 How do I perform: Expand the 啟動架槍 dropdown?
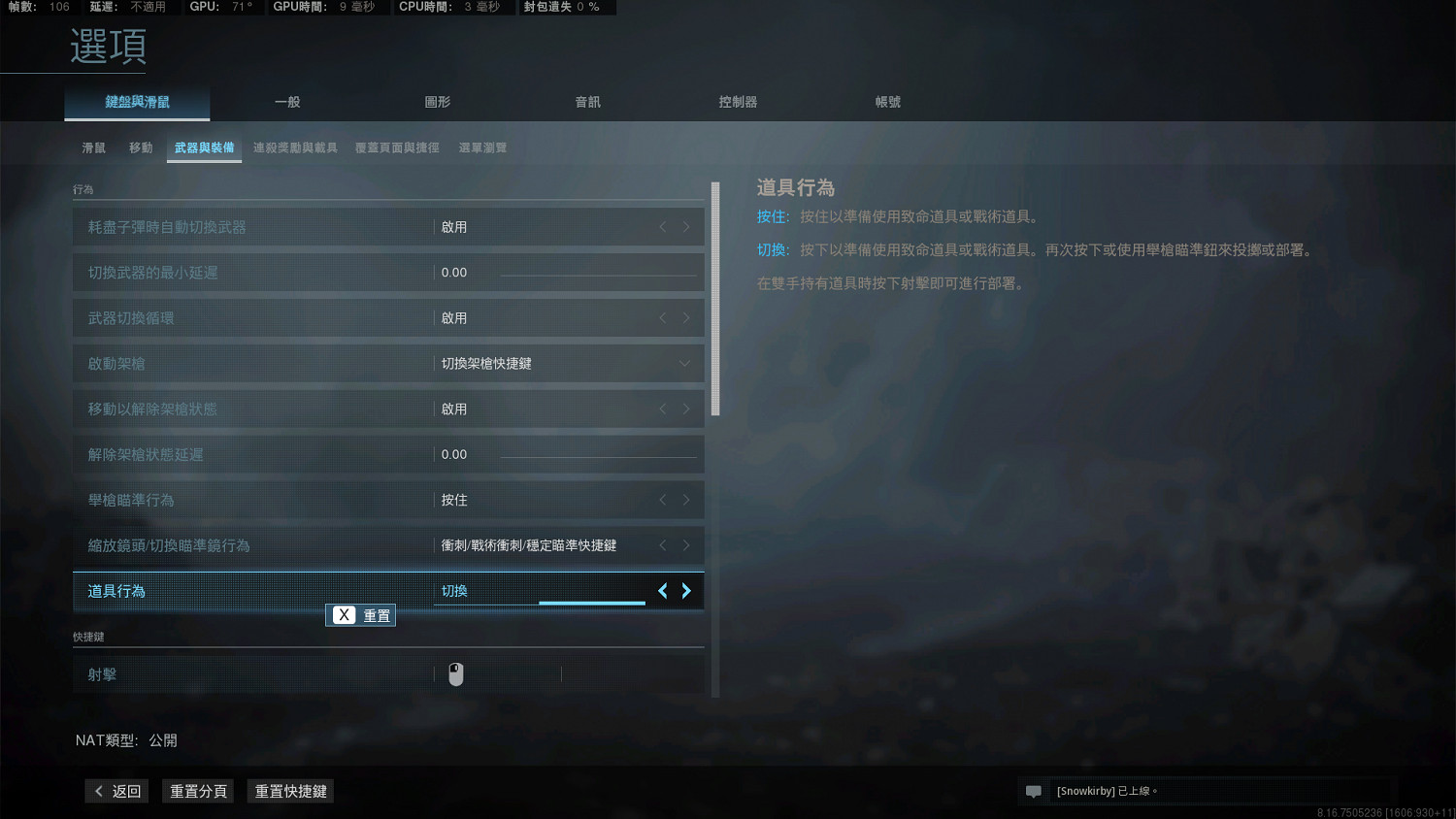pos(686,363)
